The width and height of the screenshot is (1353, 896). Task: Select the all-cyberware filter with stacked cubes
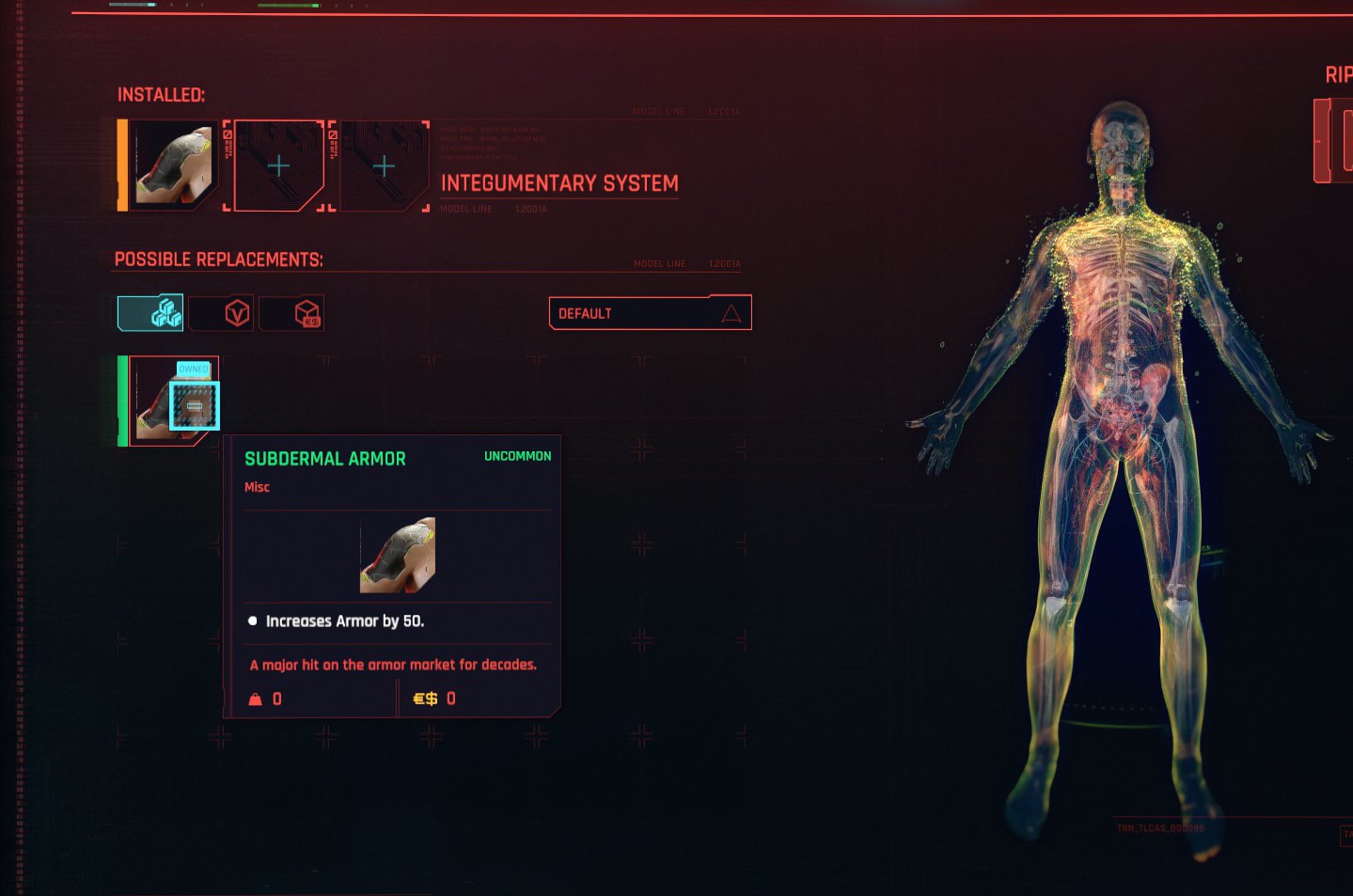pyautogui.click(x=149, y=312)
